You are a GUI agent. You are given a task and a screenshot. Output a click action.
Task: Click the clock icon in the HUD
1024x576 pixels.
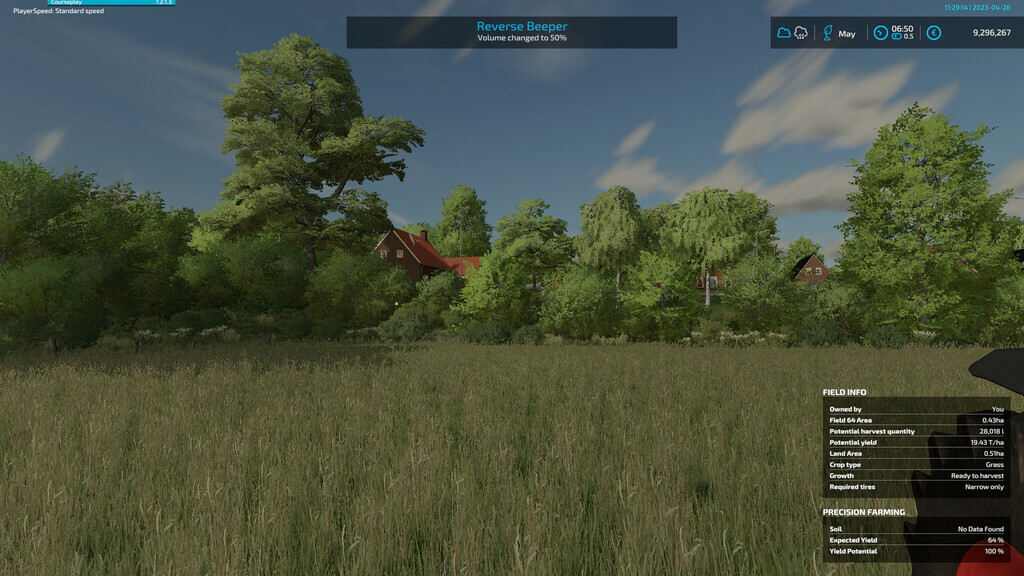[880, 33]
